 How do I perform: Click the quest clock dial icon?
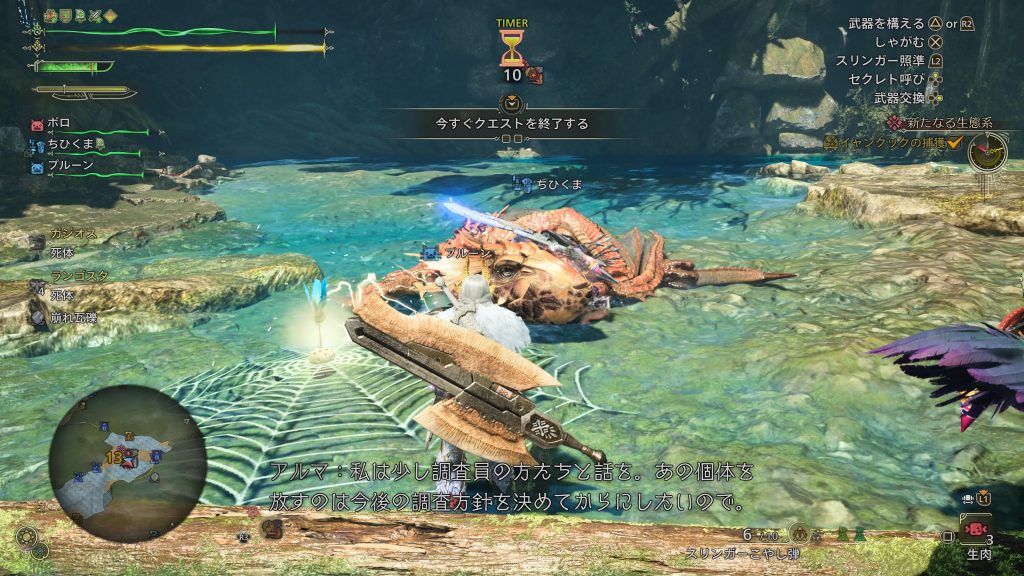987,152
